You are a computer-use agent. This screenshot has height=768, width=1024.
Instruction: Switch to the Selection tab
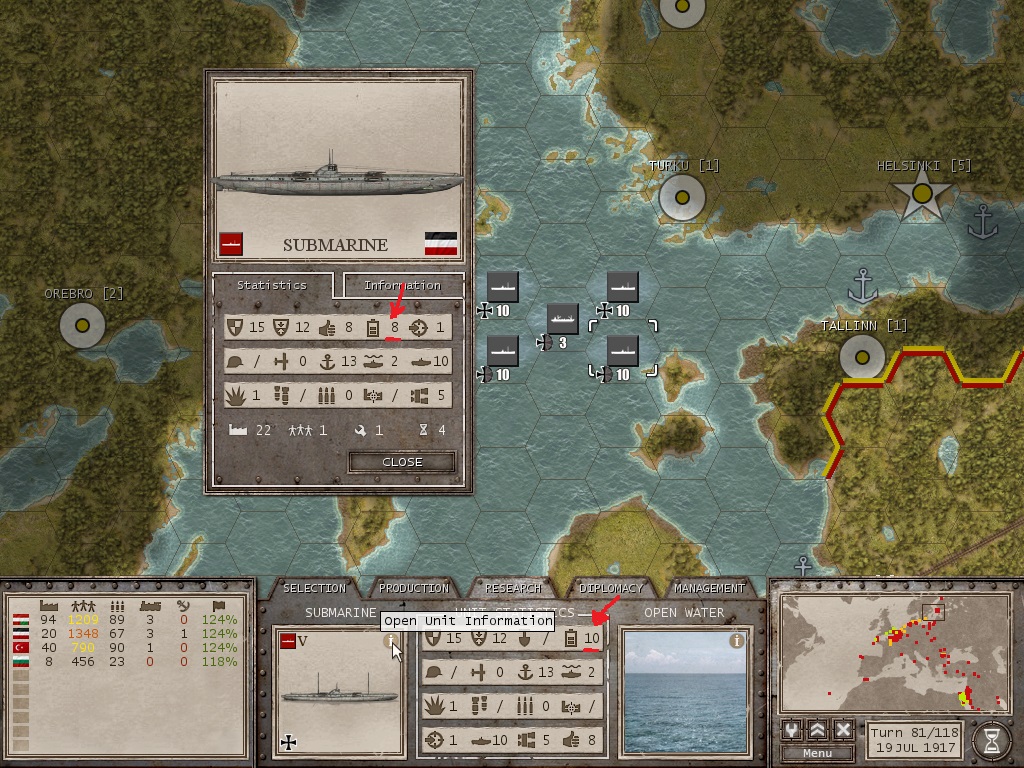(x=314, y=588)
